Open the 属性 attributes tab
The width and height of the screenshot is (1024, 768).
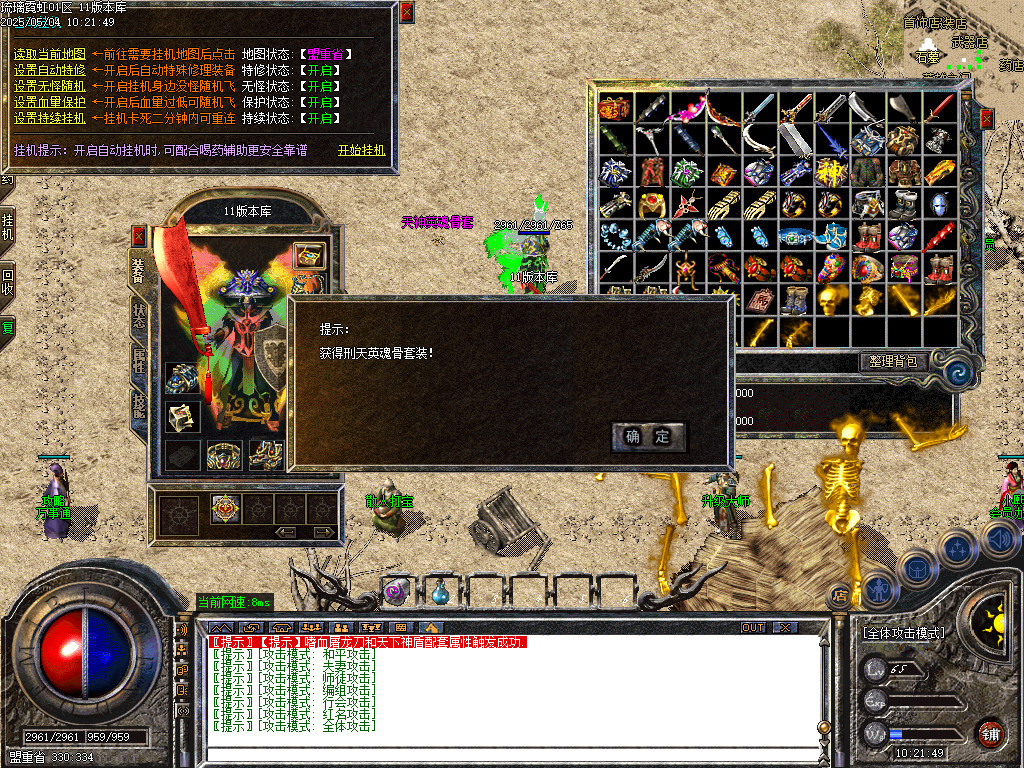point(139,360)
